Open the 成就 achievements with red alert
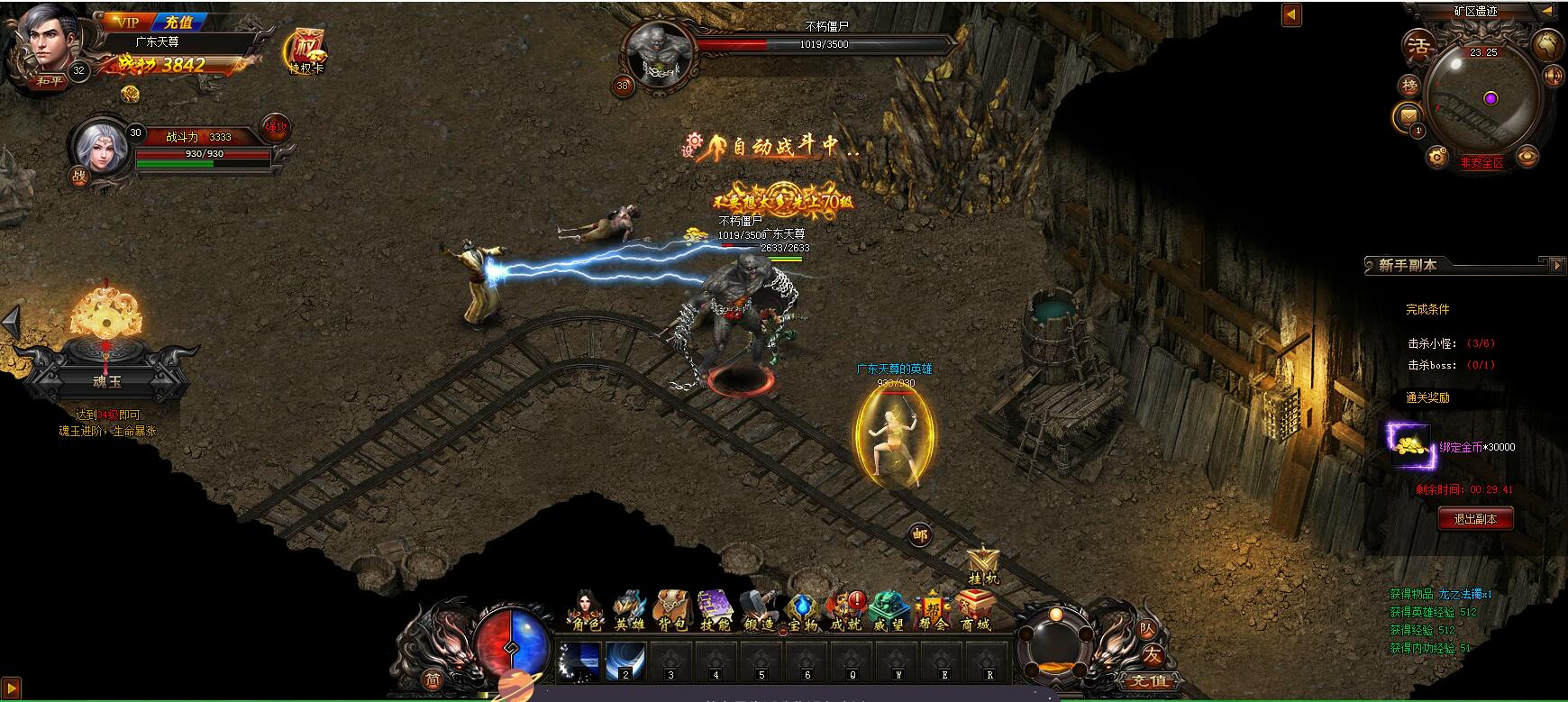The image size is (1568, 702). (x=845, y=609)
